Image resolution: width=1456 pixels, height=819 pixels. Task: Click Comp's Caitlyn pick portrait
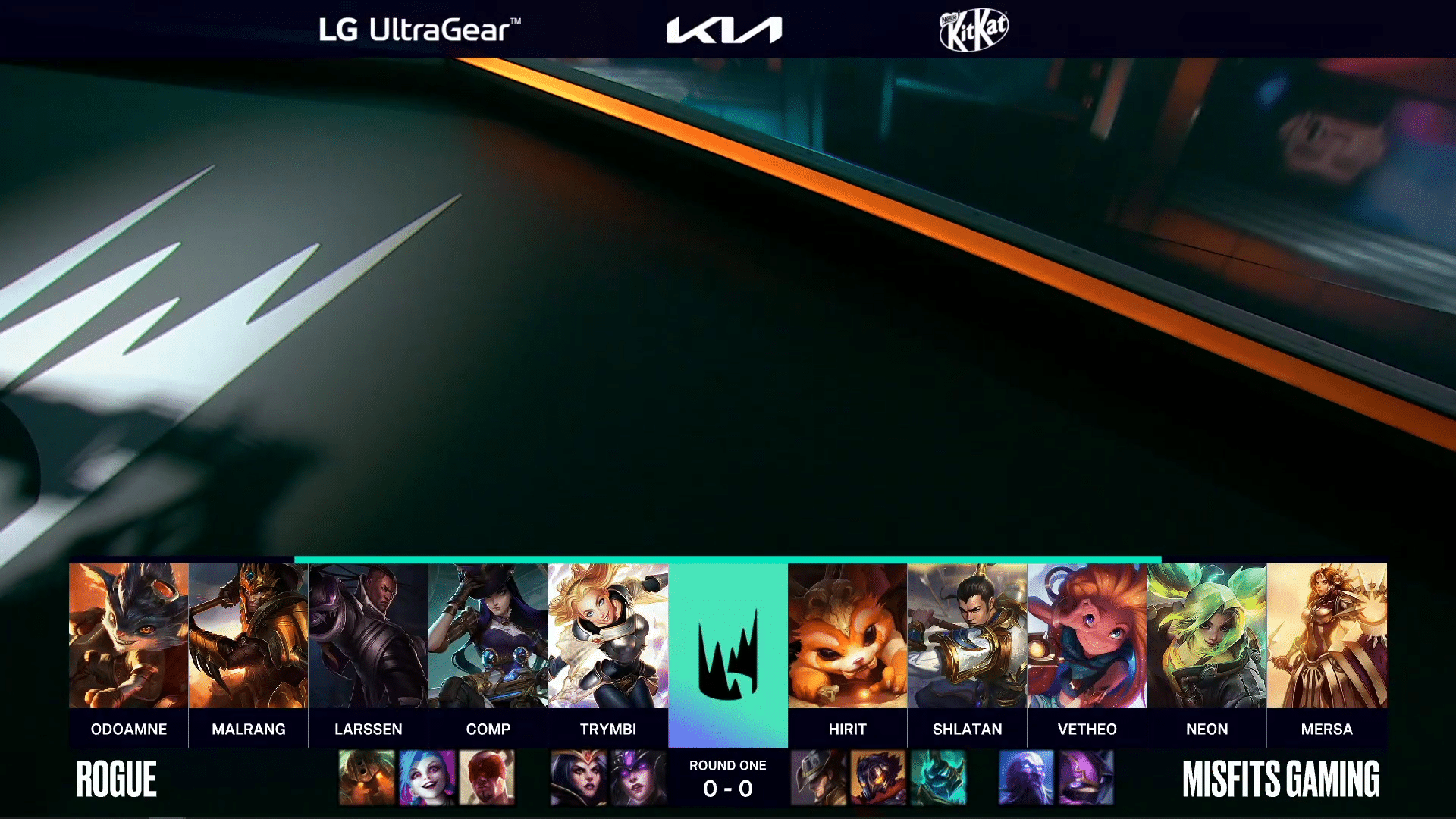pos(488,635)
